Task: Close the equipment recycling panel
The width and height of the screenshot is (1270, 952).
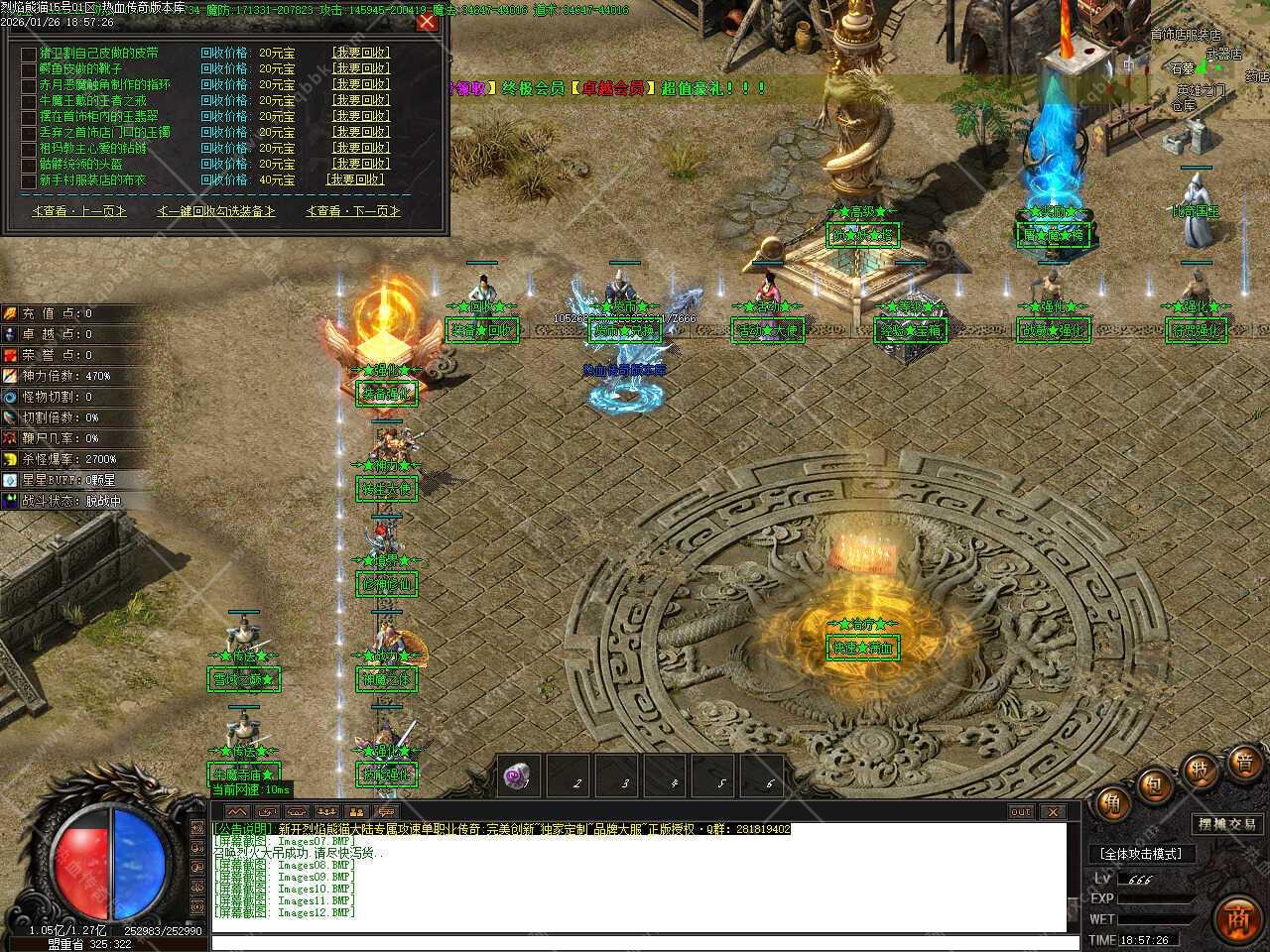Action: 427,22
